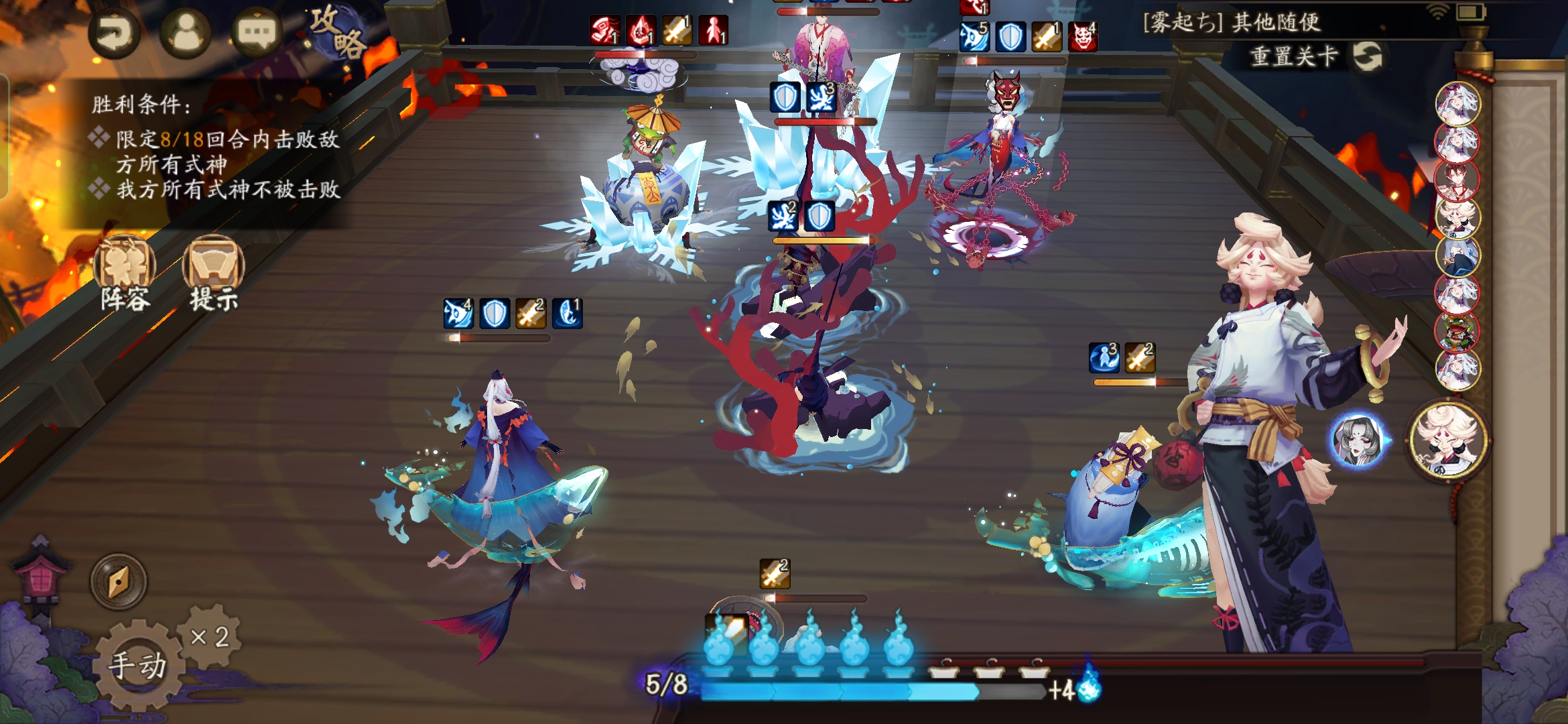Go back using the return arrow button

[114, 34]
